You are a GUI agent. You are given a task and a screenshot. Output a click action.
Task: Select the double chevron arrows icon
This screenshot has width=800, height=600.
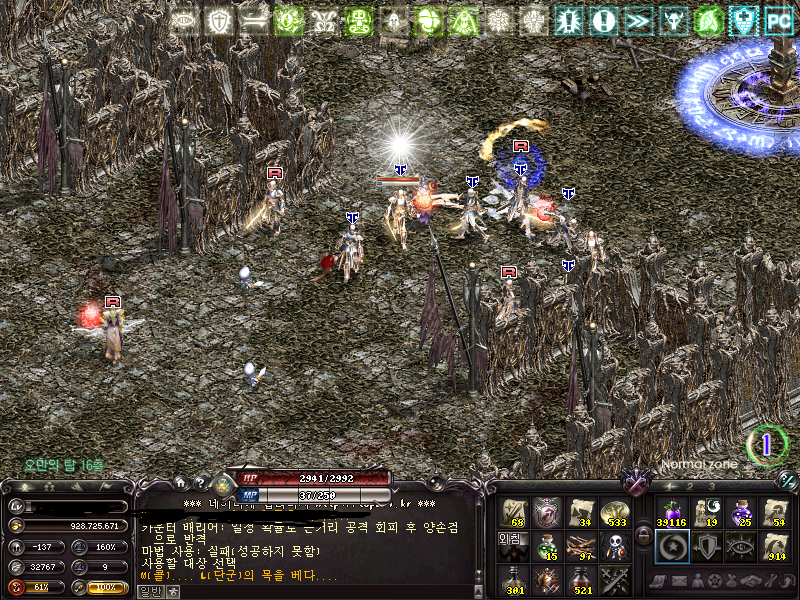pos(636,20)
